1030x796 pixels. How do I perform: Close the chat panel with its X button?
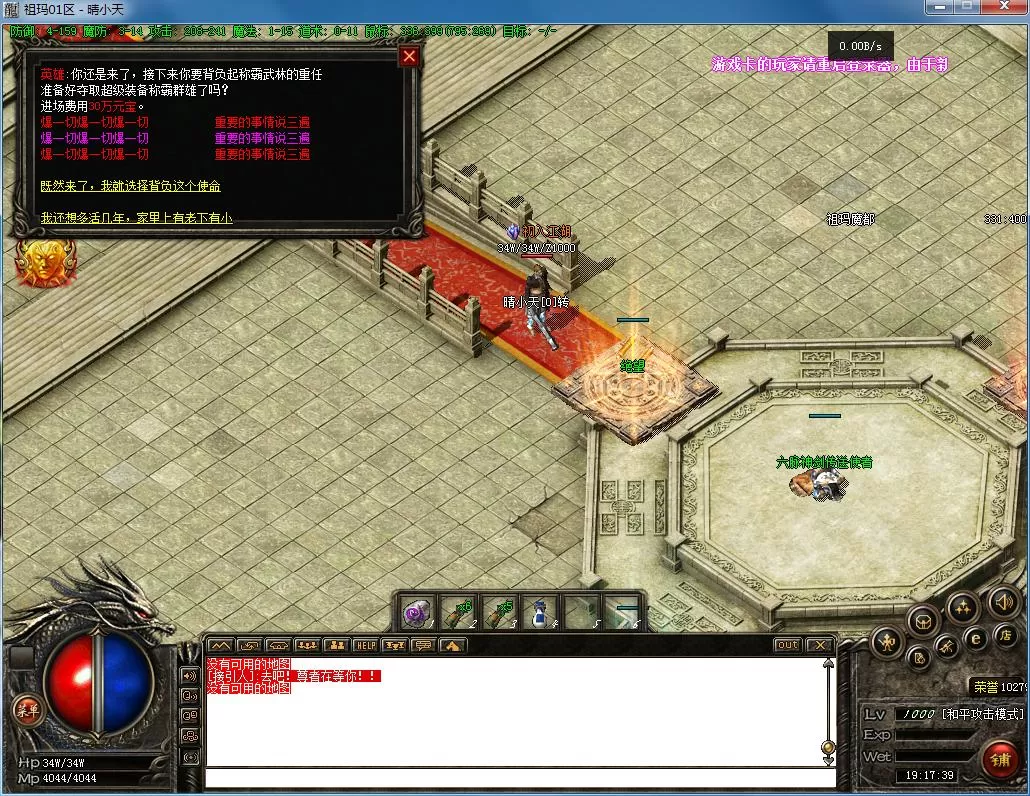coord(819,645)
